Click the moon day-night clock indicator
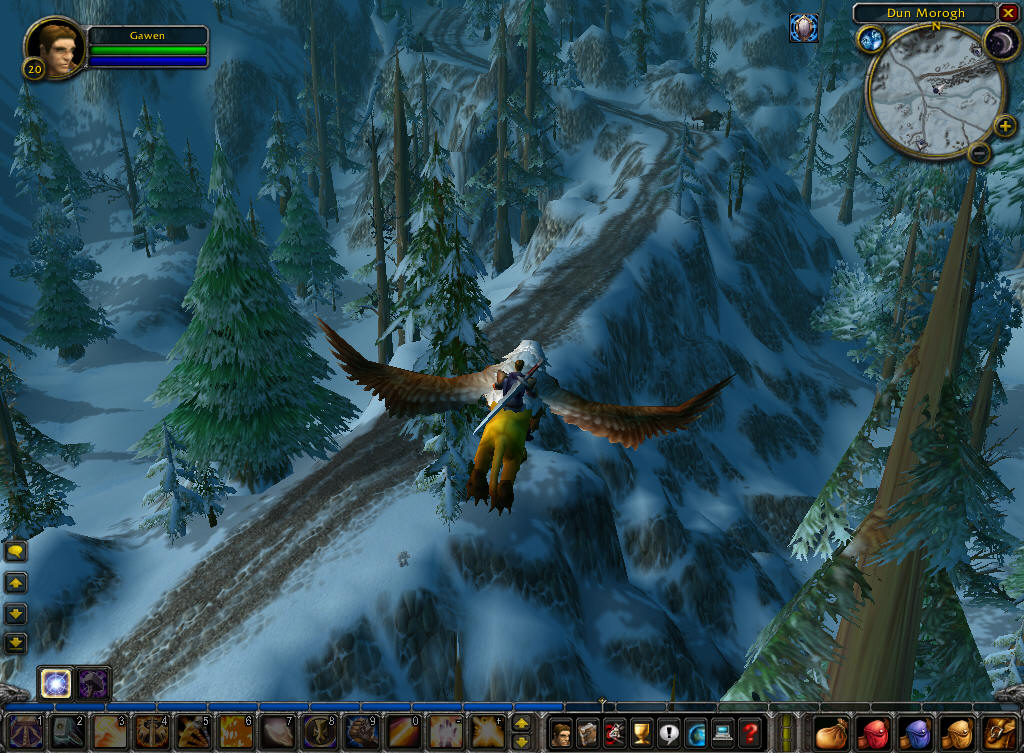This screenshot has width=1024, height=753. pyautogui.click(x=998, y=41)
